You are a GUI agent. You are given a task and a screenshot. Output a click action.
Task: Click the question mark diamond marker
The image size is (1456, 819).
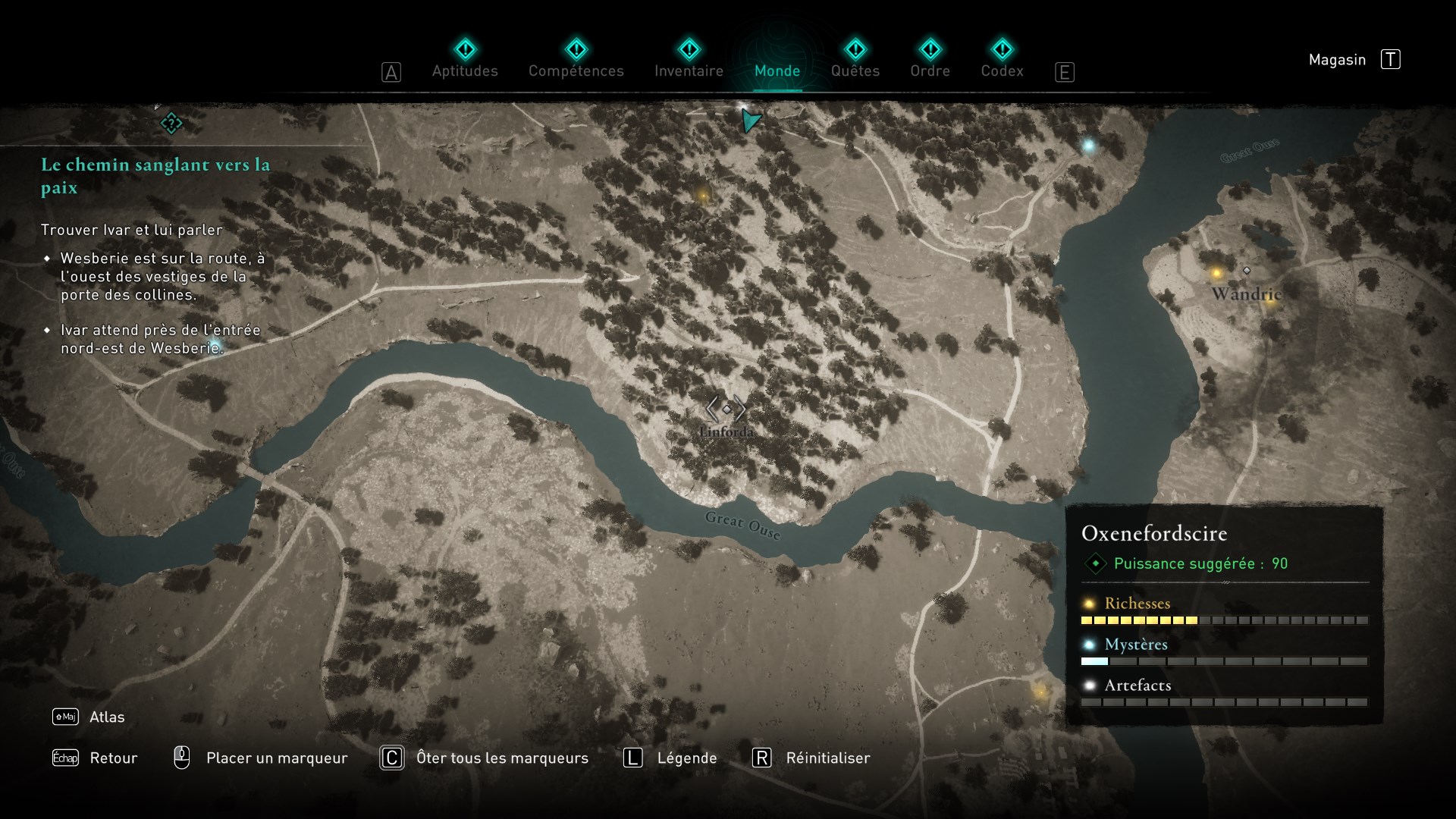[x=171, y=123]
